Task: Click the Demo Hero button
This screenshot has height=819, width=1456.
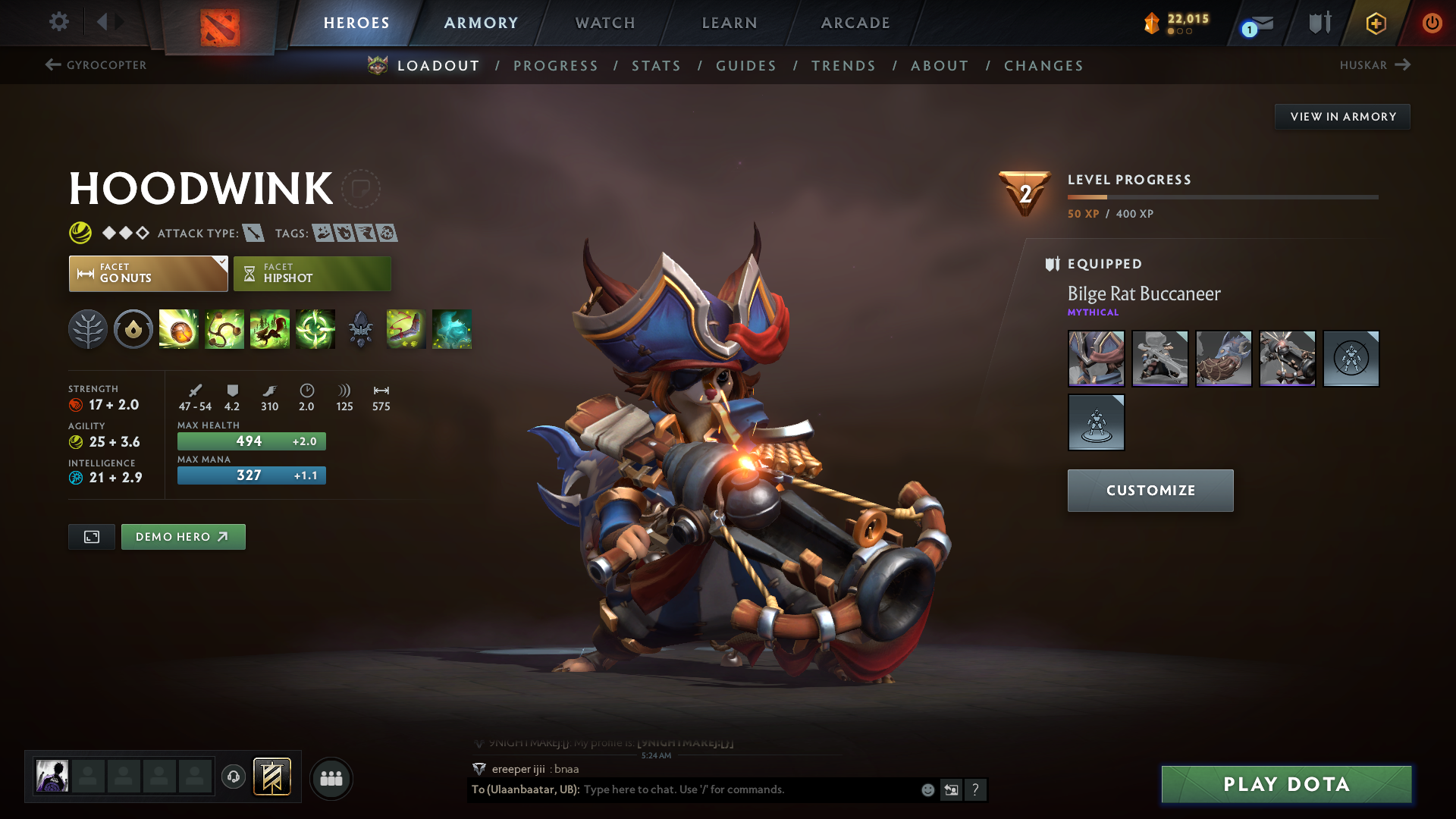Action: pyautogui.click(x=183, y=536)
